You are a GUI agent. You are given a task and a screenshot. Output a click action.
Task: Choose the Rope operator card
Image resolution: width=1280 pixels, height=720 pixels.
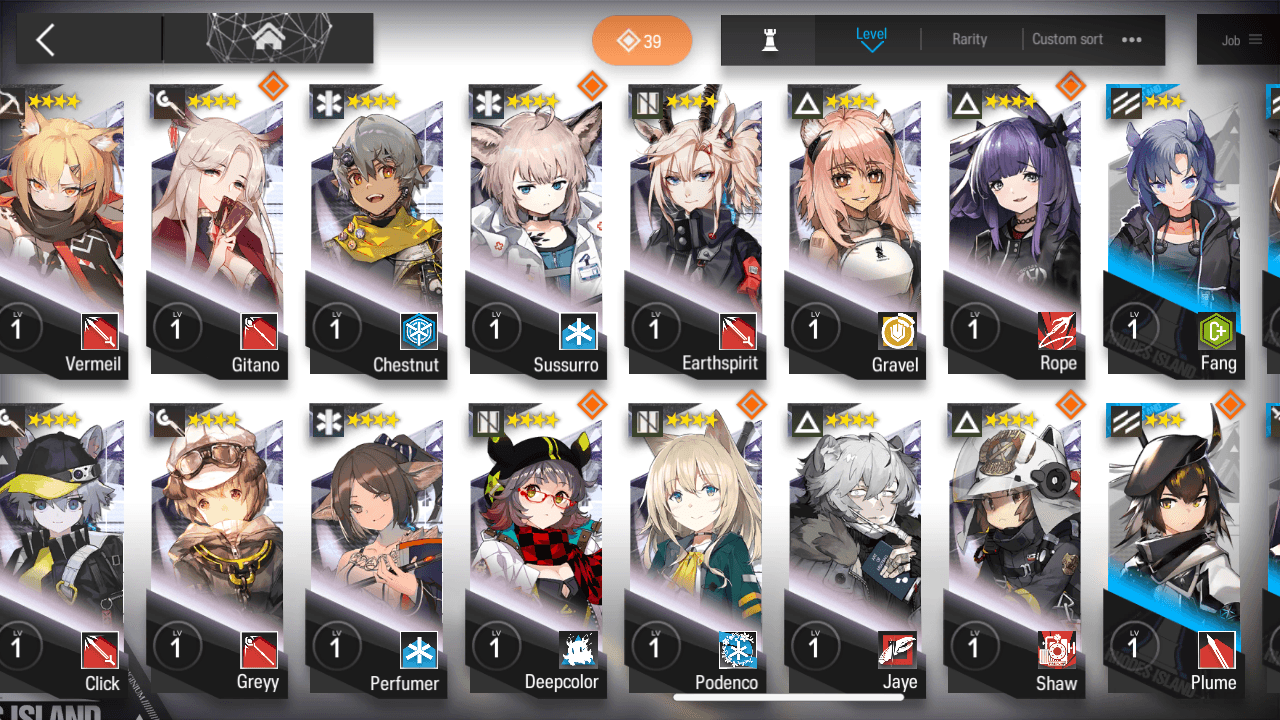[x=1017, y=230]
